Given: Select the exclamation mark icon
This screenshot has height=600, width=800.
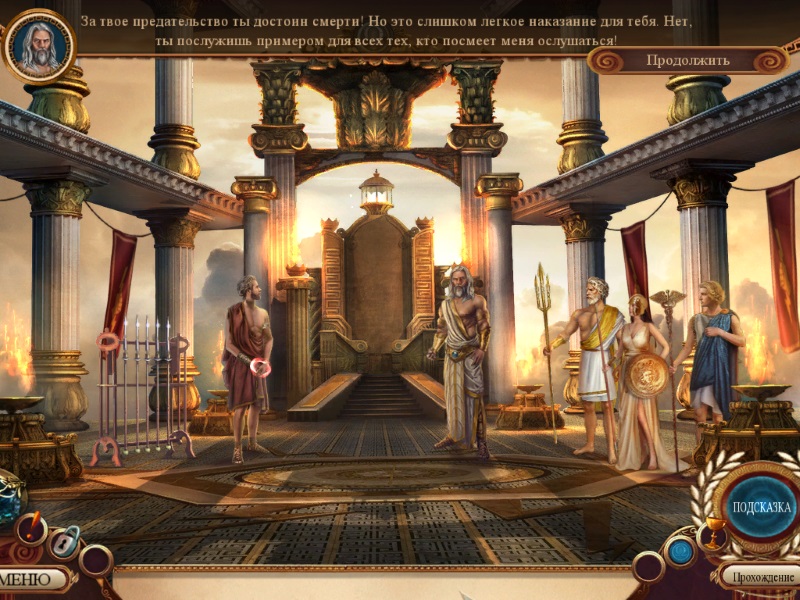Looking at the screenshot, I should click(x=30, y=526).
